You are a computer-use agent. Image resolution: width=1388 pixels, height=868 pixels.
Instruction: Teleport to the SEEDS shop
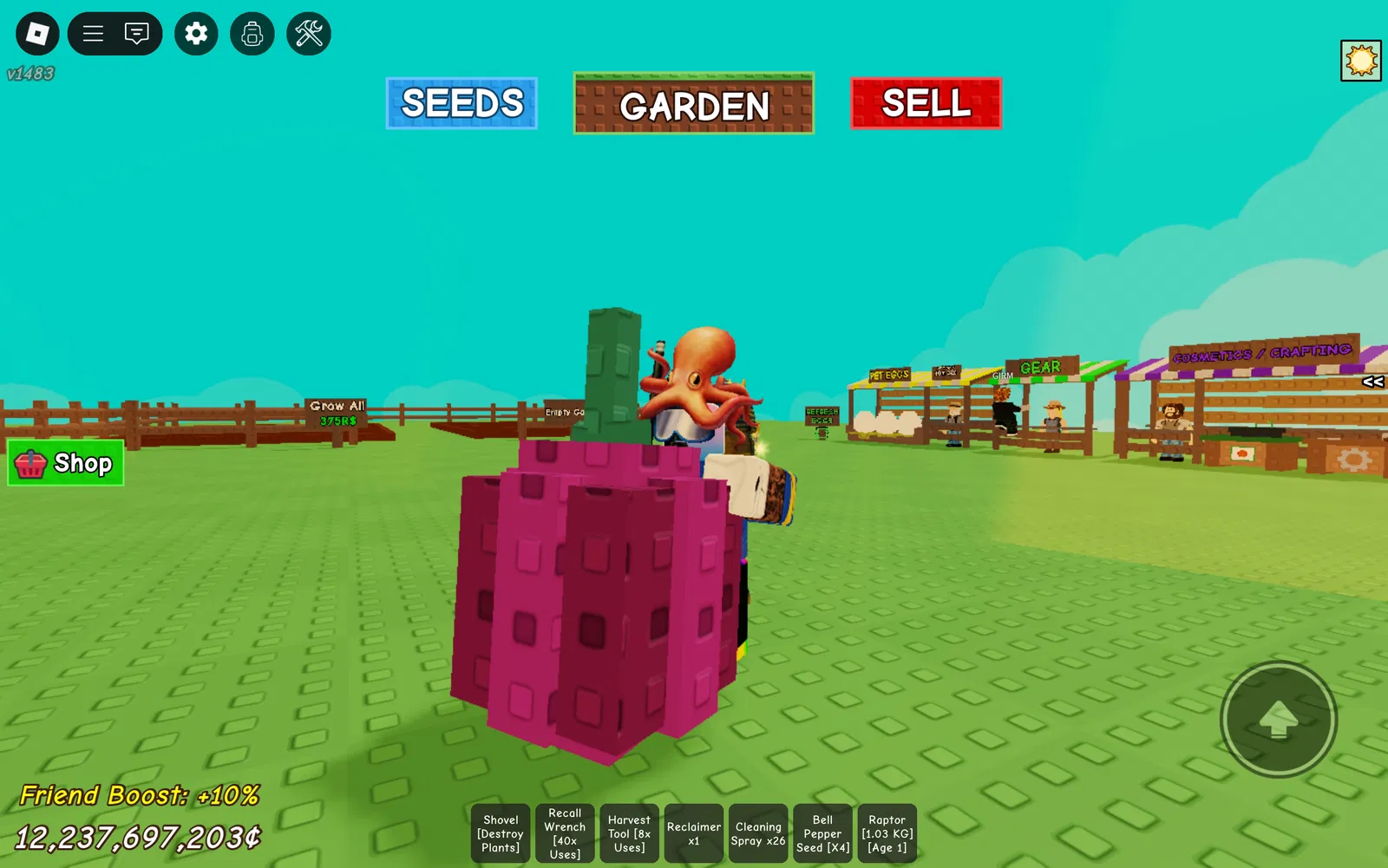click(x=462, y=103)
